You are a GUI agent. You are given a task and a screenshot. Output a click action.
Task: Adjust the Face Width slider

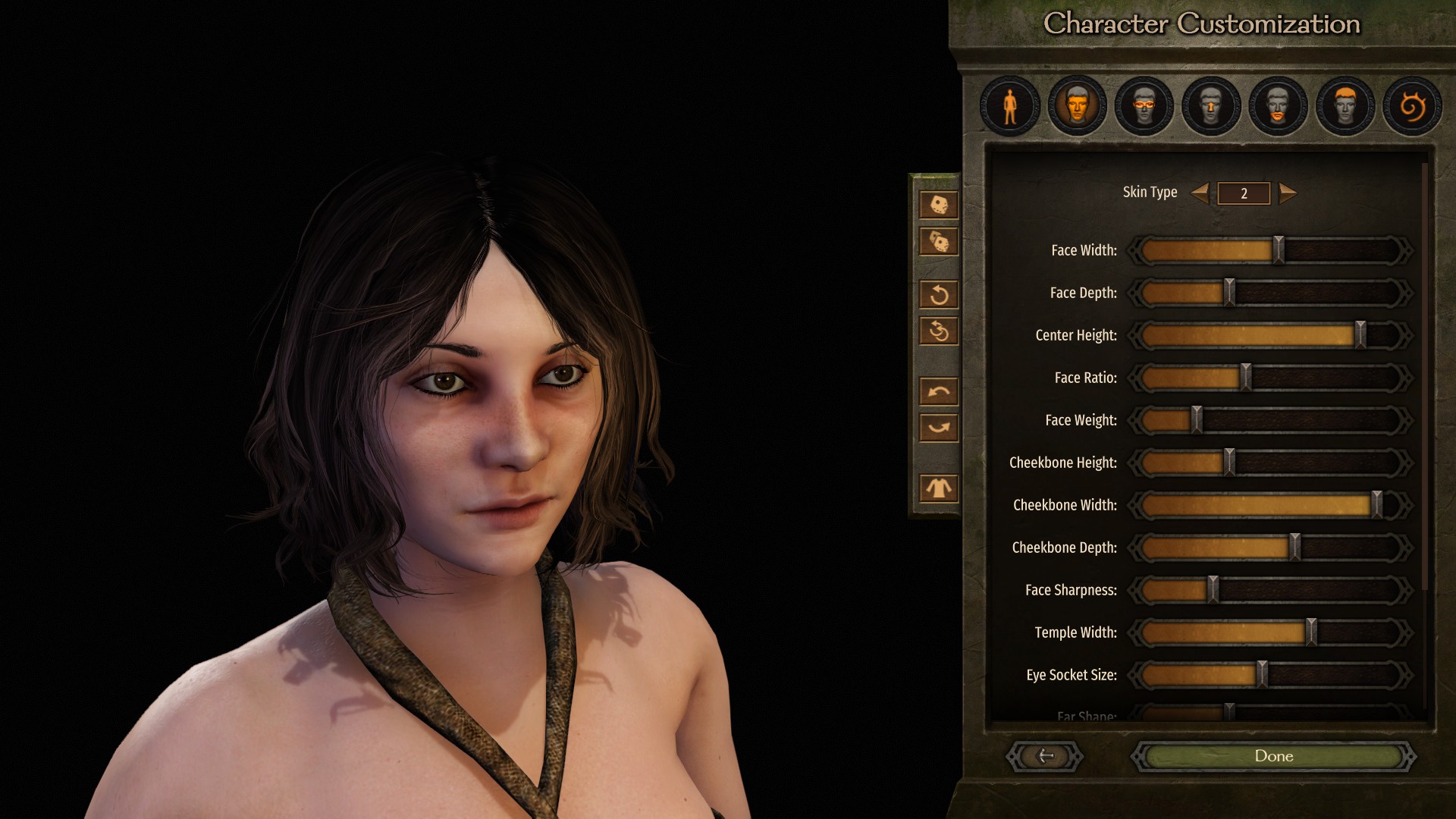[x=1279, y=250]
